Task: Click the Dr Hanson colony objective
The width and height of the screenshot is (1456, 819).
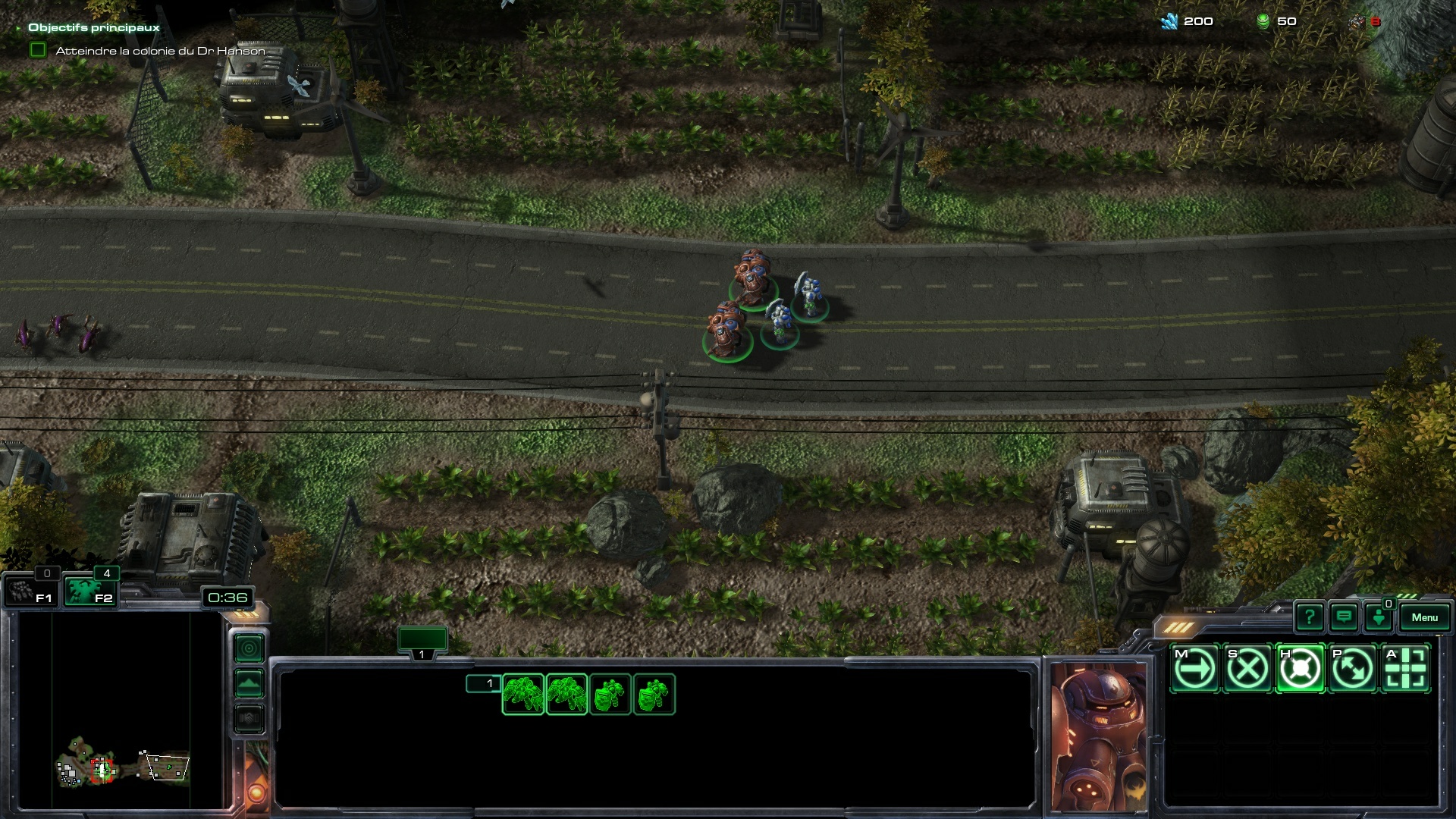Action: tap(160, 51)
